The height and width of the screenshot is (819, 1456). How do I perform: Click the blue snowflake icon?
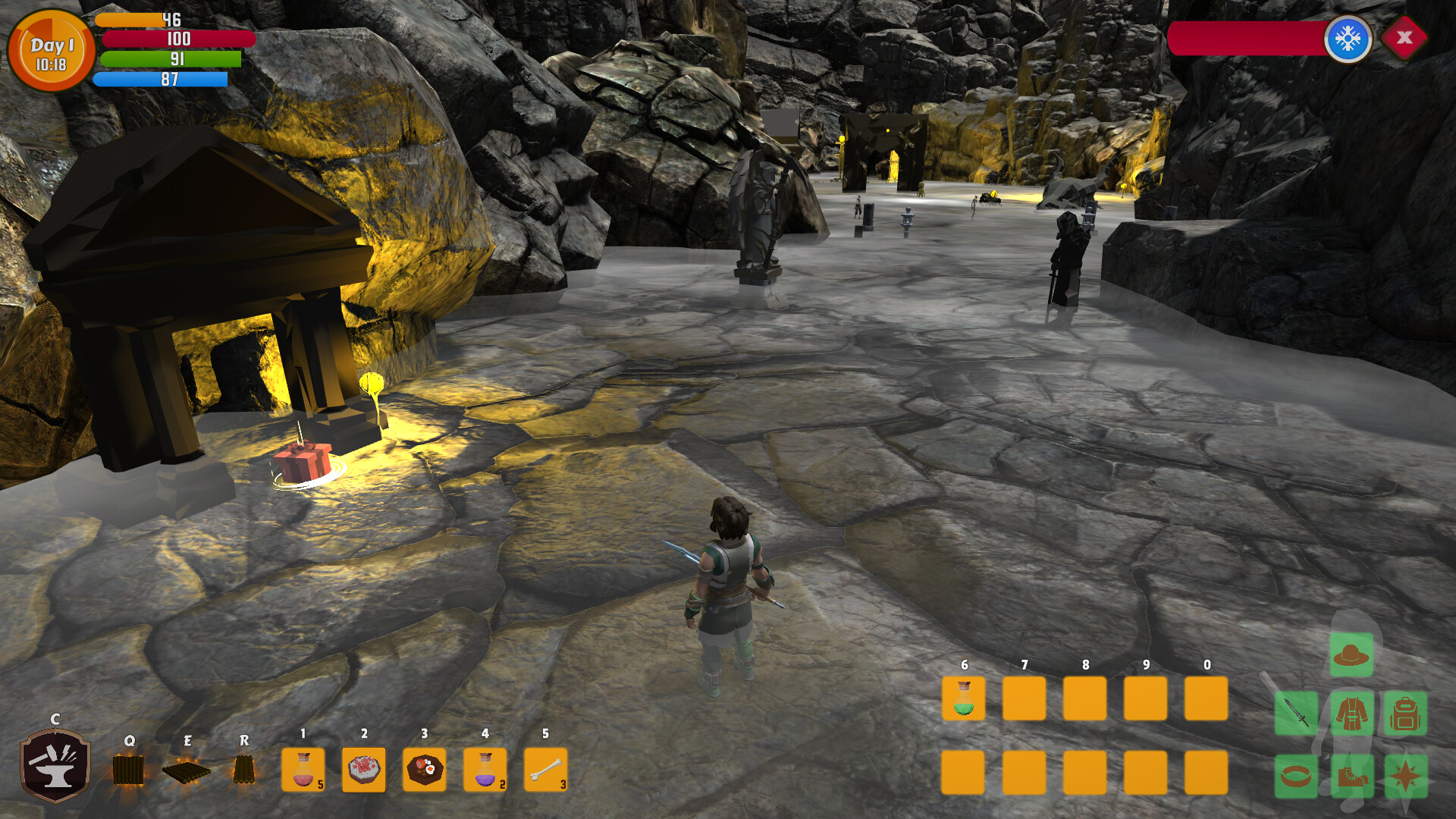1348,38
